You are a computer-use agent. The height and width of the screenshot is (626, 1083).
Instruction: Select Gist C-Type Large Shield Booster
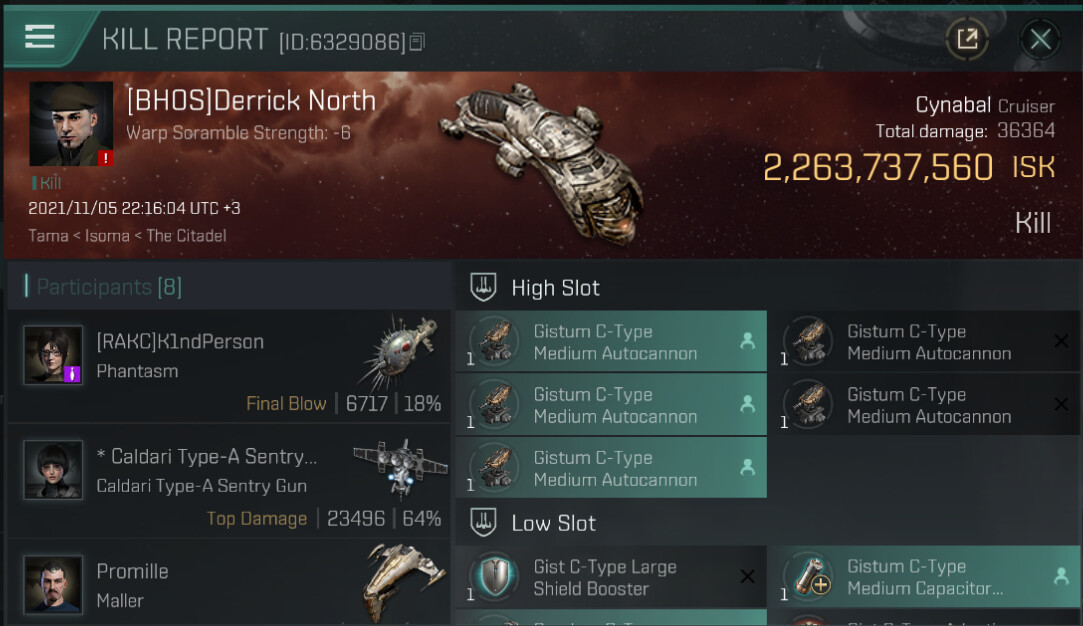[611, 578]
